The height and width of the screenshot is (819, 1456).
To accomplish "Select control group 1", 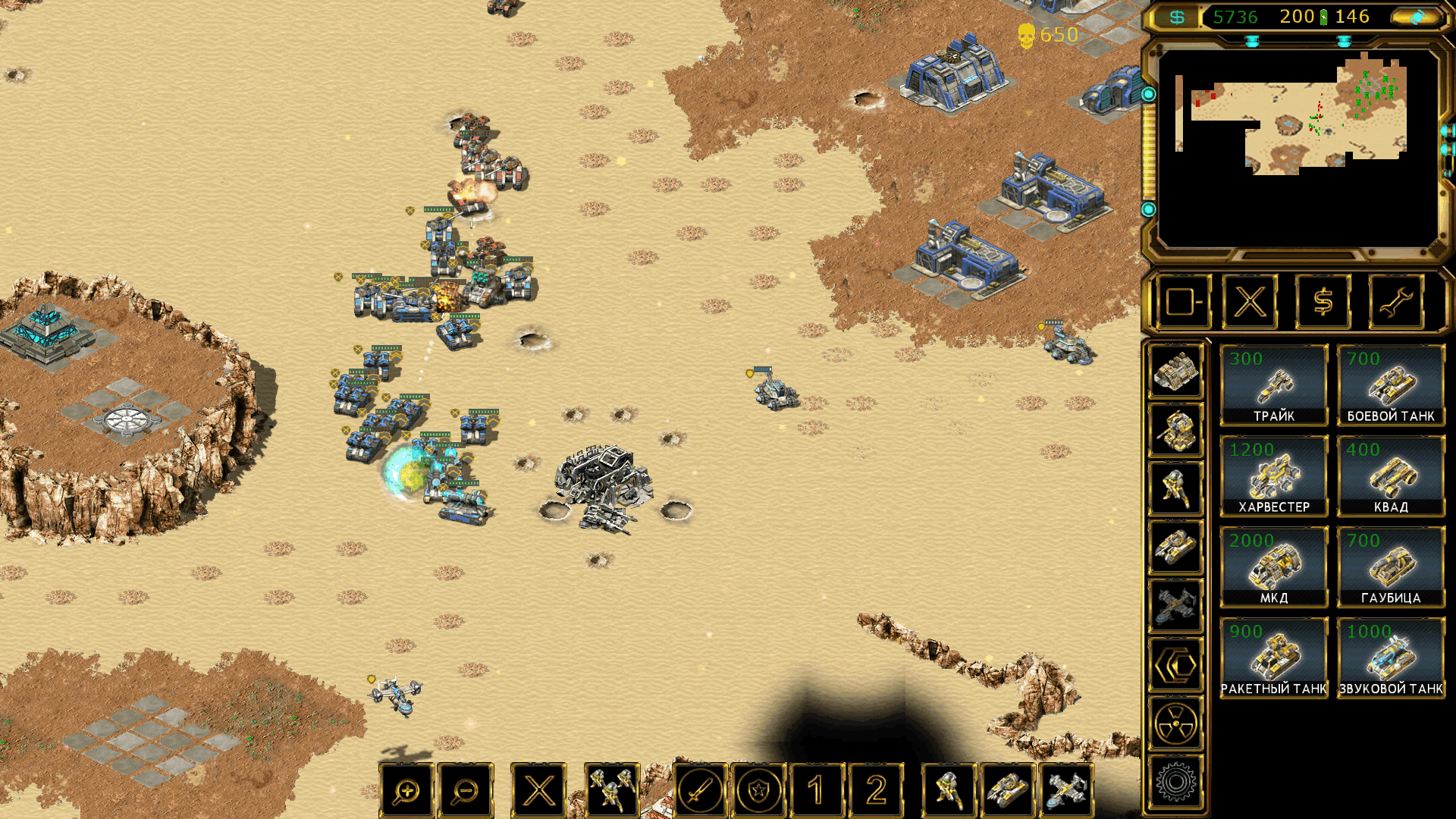I will click(x=817, y=791).
